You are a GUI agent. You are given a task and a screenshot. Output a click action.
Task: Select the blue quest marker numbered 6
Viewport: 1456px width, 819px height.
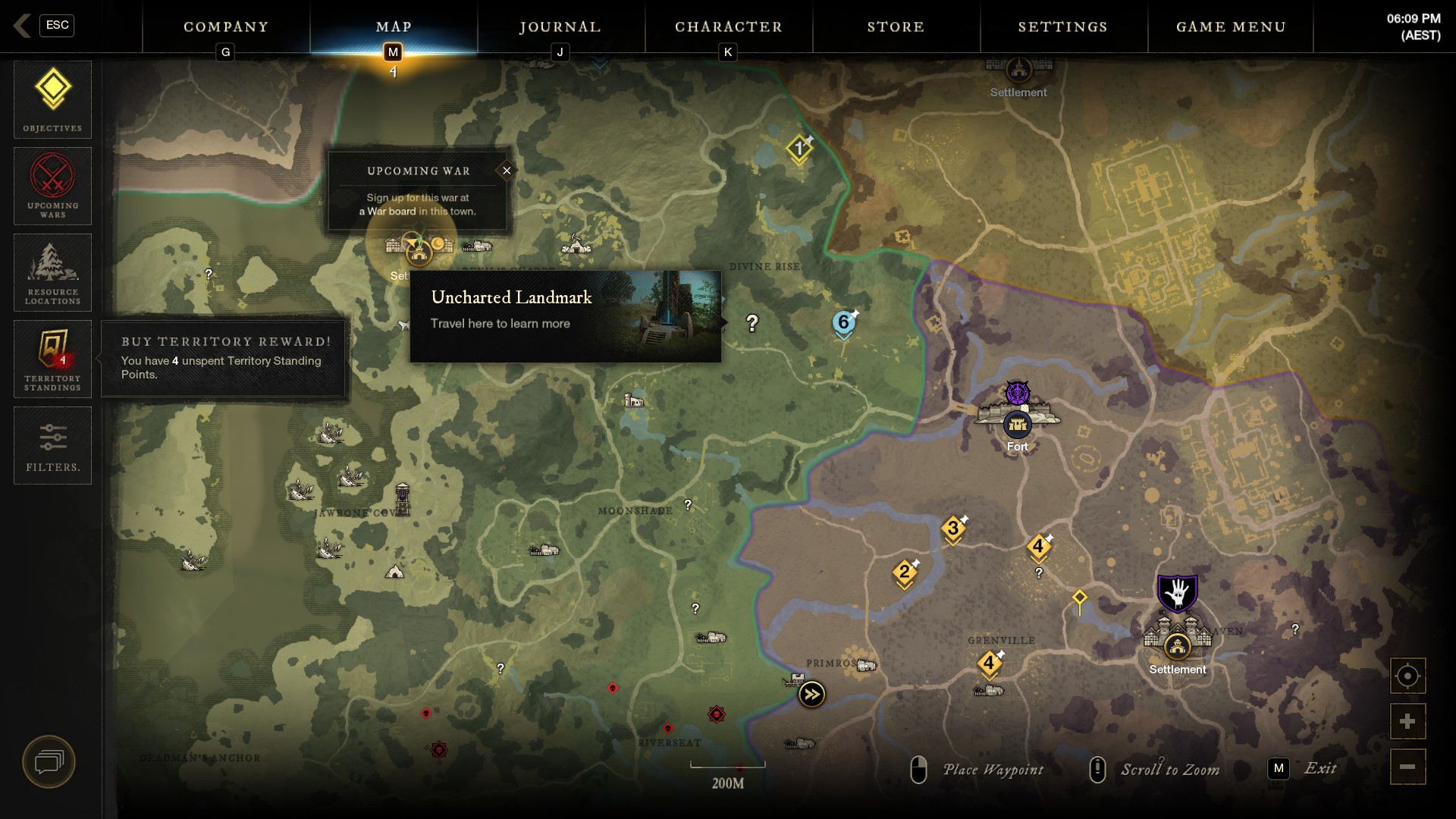[844, 322]
